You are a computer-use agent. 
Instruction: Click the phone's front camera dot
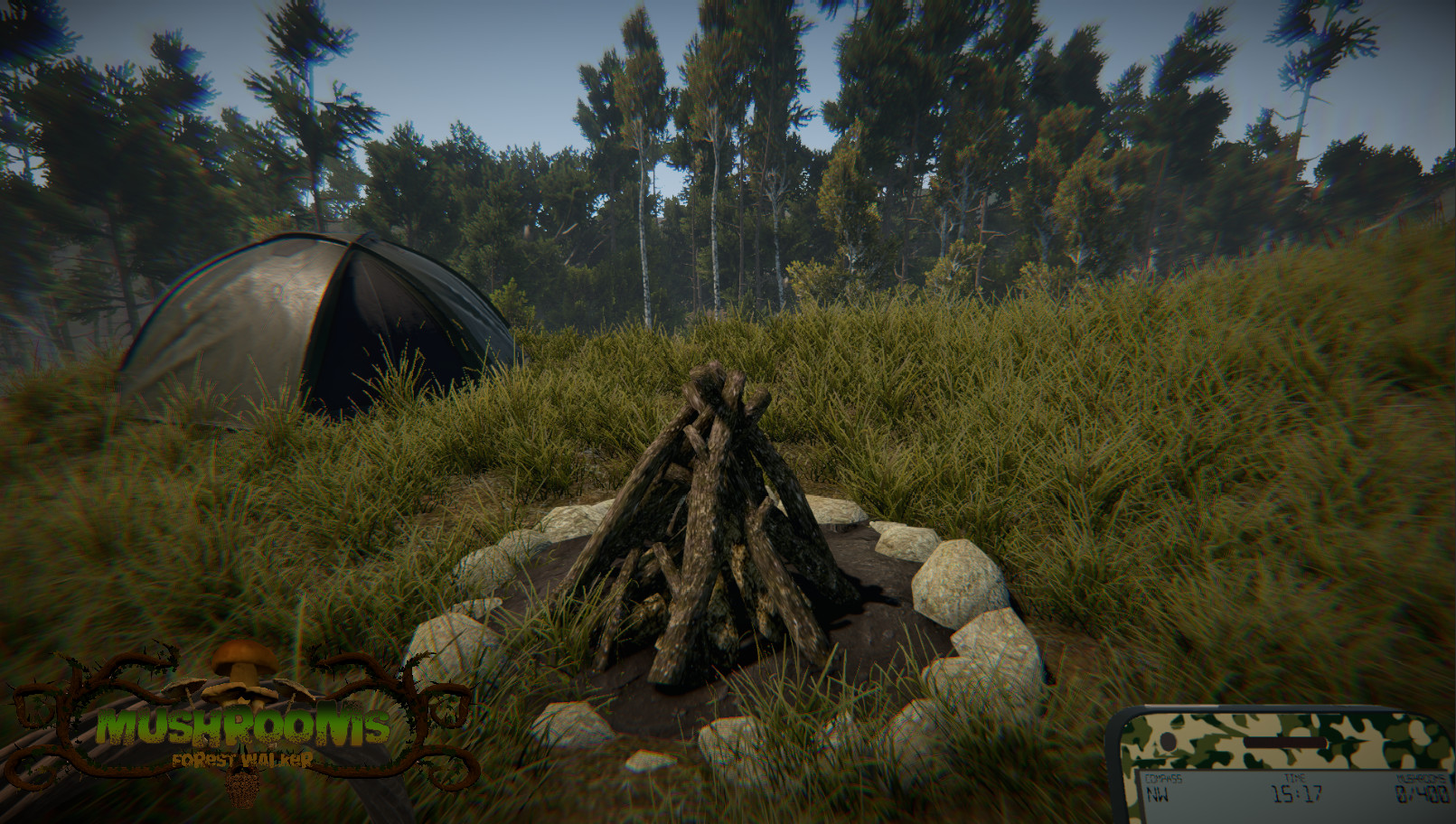(x=1169, y=742)
